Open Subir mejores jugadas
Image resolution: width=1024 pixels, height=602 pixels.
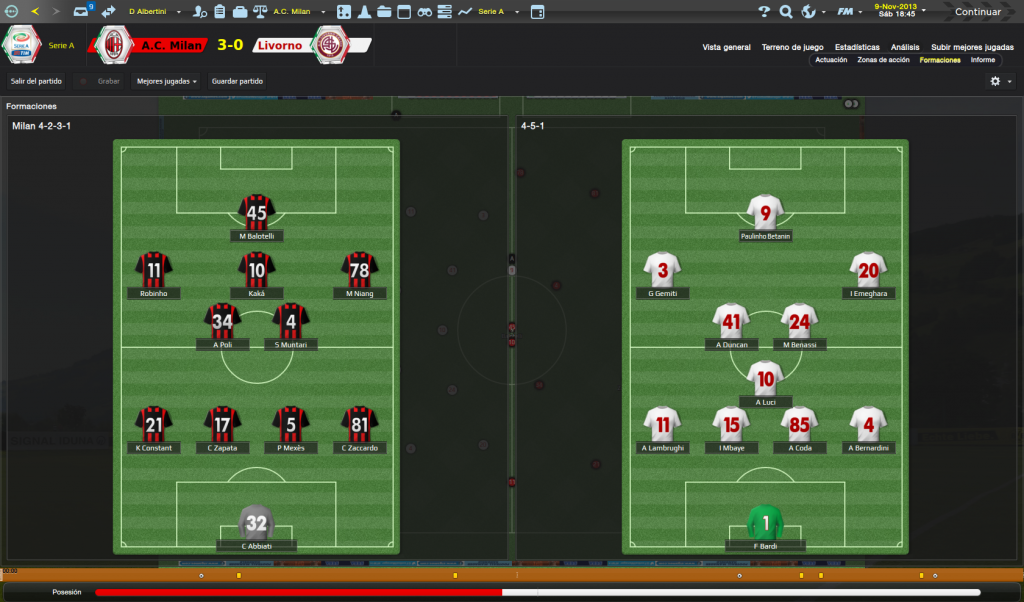point(971,47)
